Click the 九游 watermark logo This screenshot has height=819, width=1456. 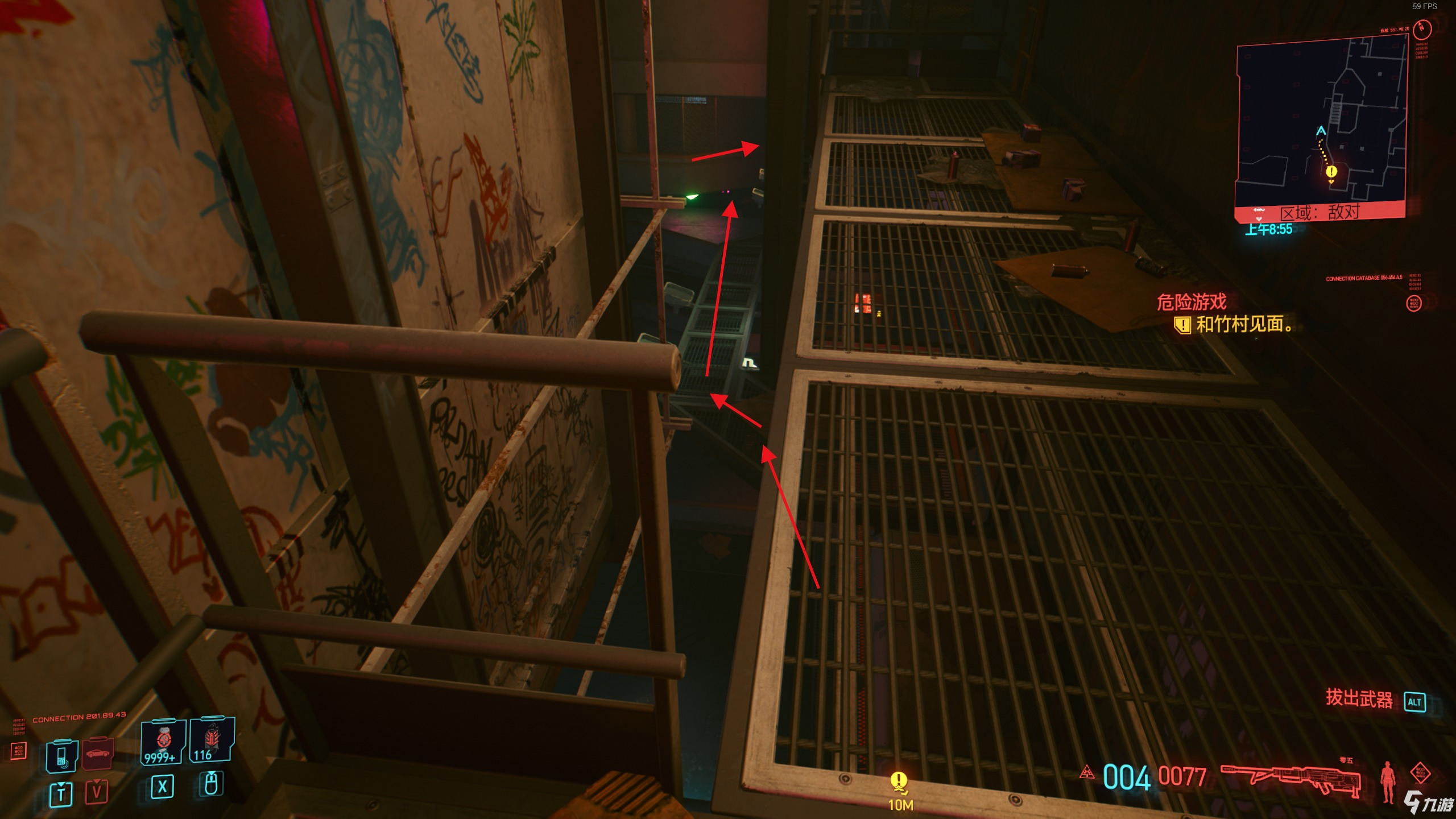pos(1428,803)
